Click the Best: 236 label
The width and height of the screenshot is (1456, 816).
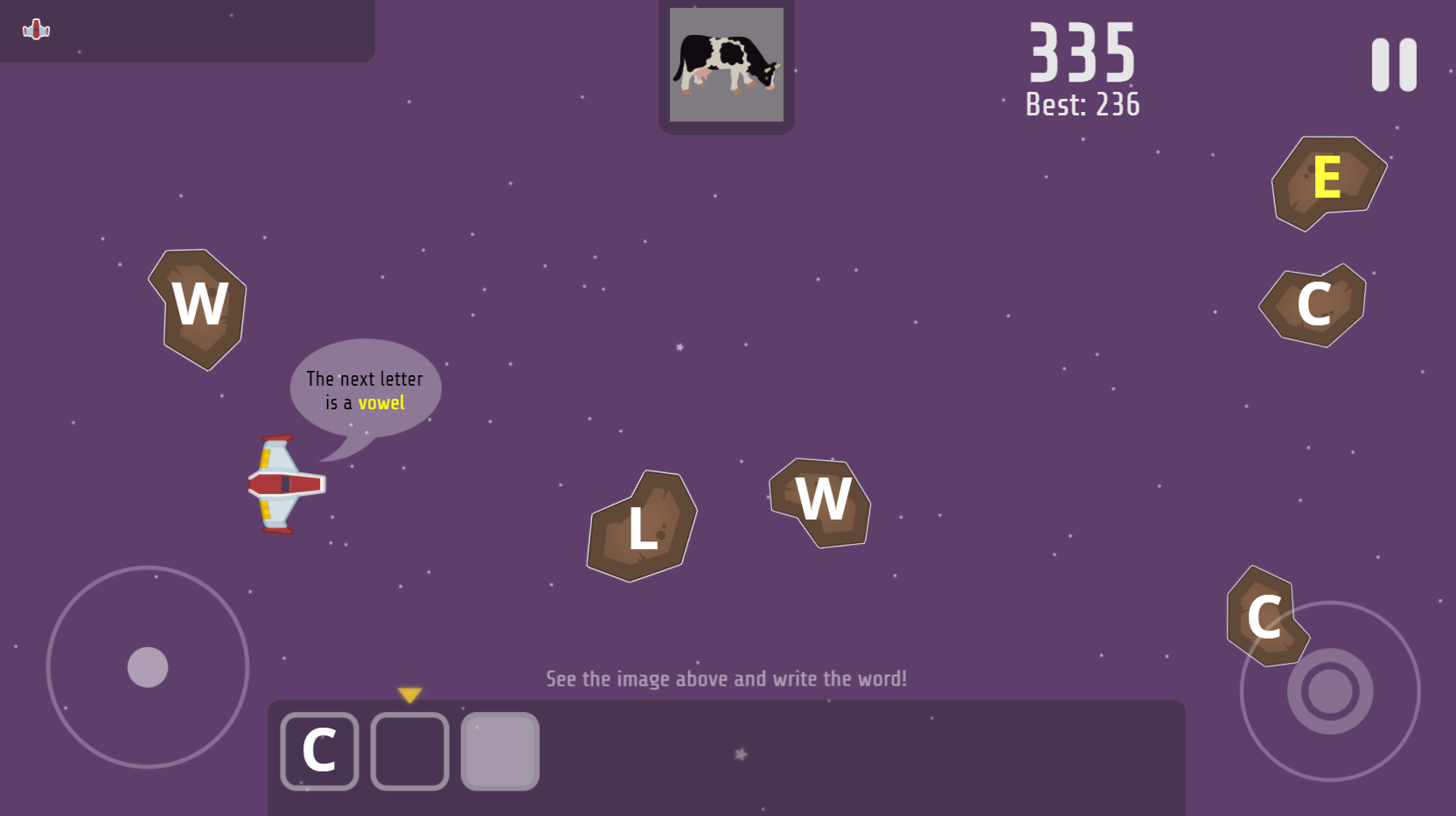tap(1082, 104)
